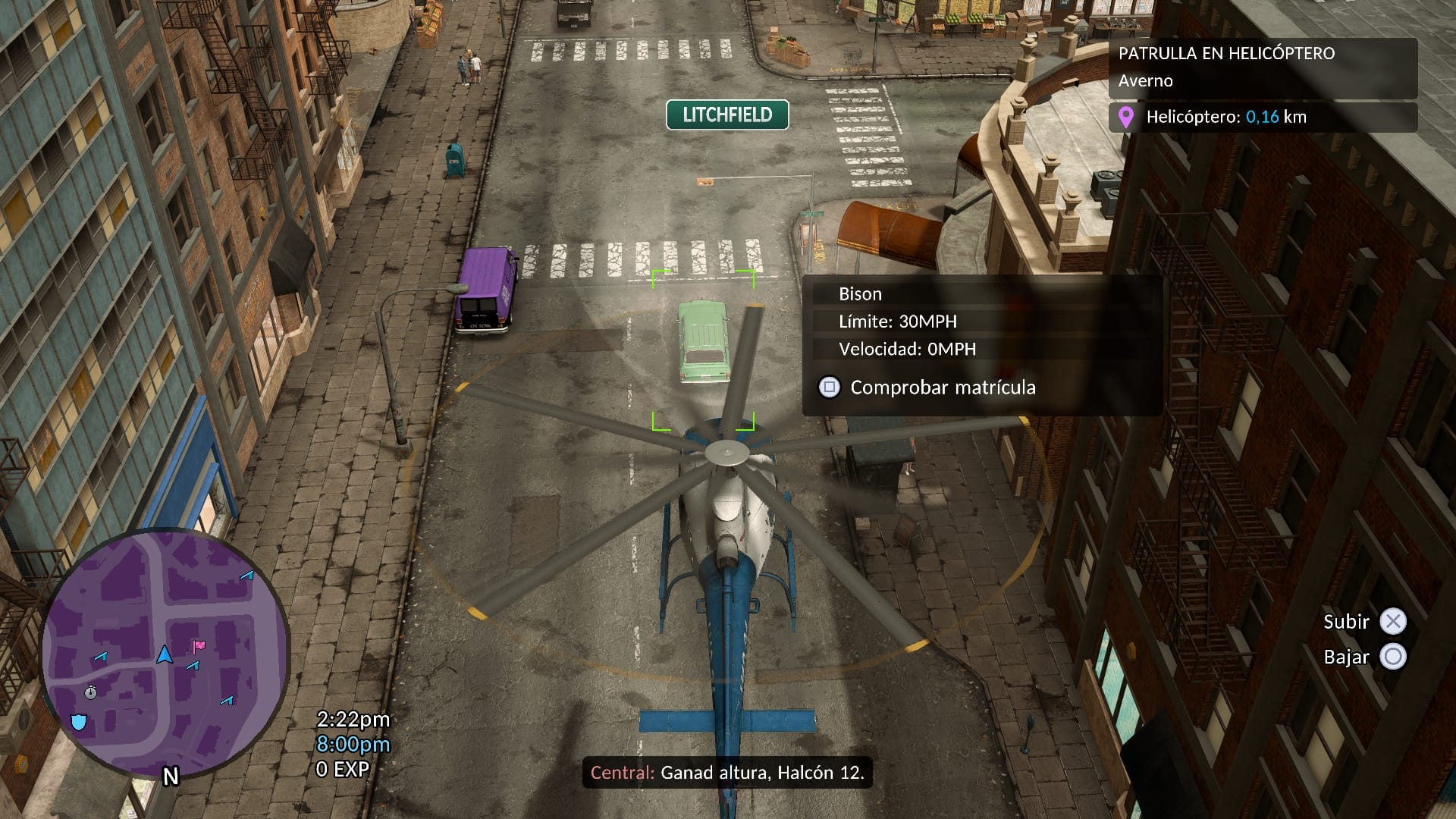This screenshot has width=1456, height=819.
Task: Open the Patrulla en Helicóptero objective tracker
Action: (1263, 67)
